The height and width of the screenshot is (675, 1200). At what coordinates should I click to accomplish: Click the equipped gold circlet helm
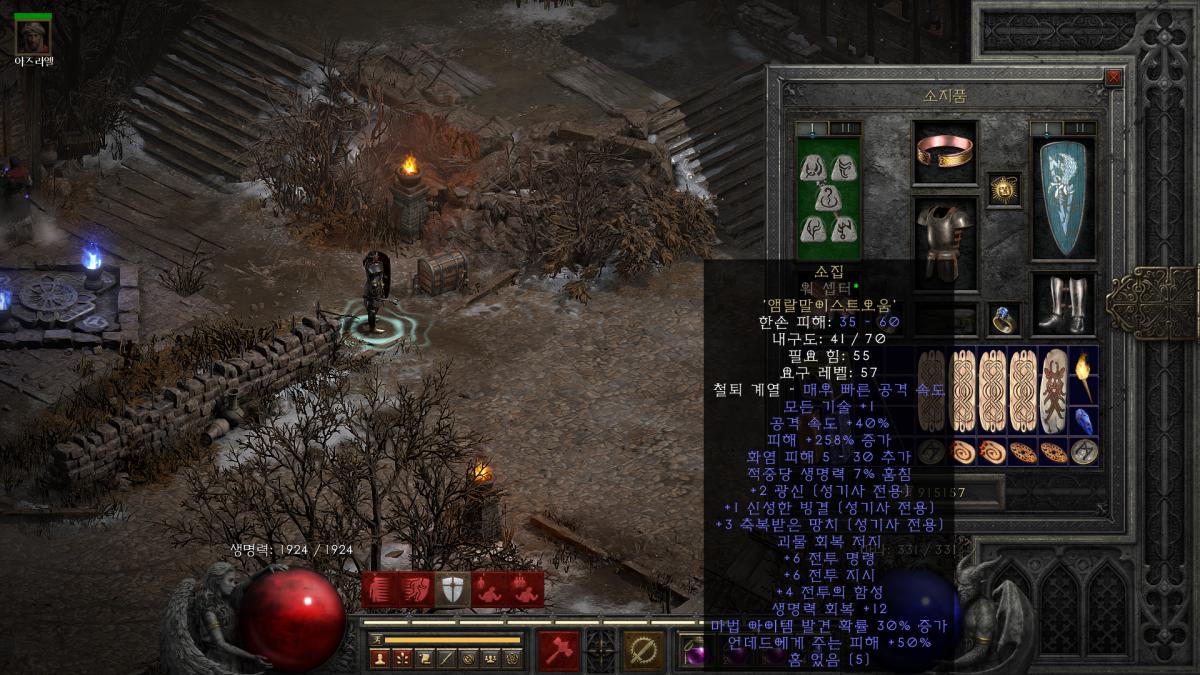pyautogui.click(x=945, y=152)
